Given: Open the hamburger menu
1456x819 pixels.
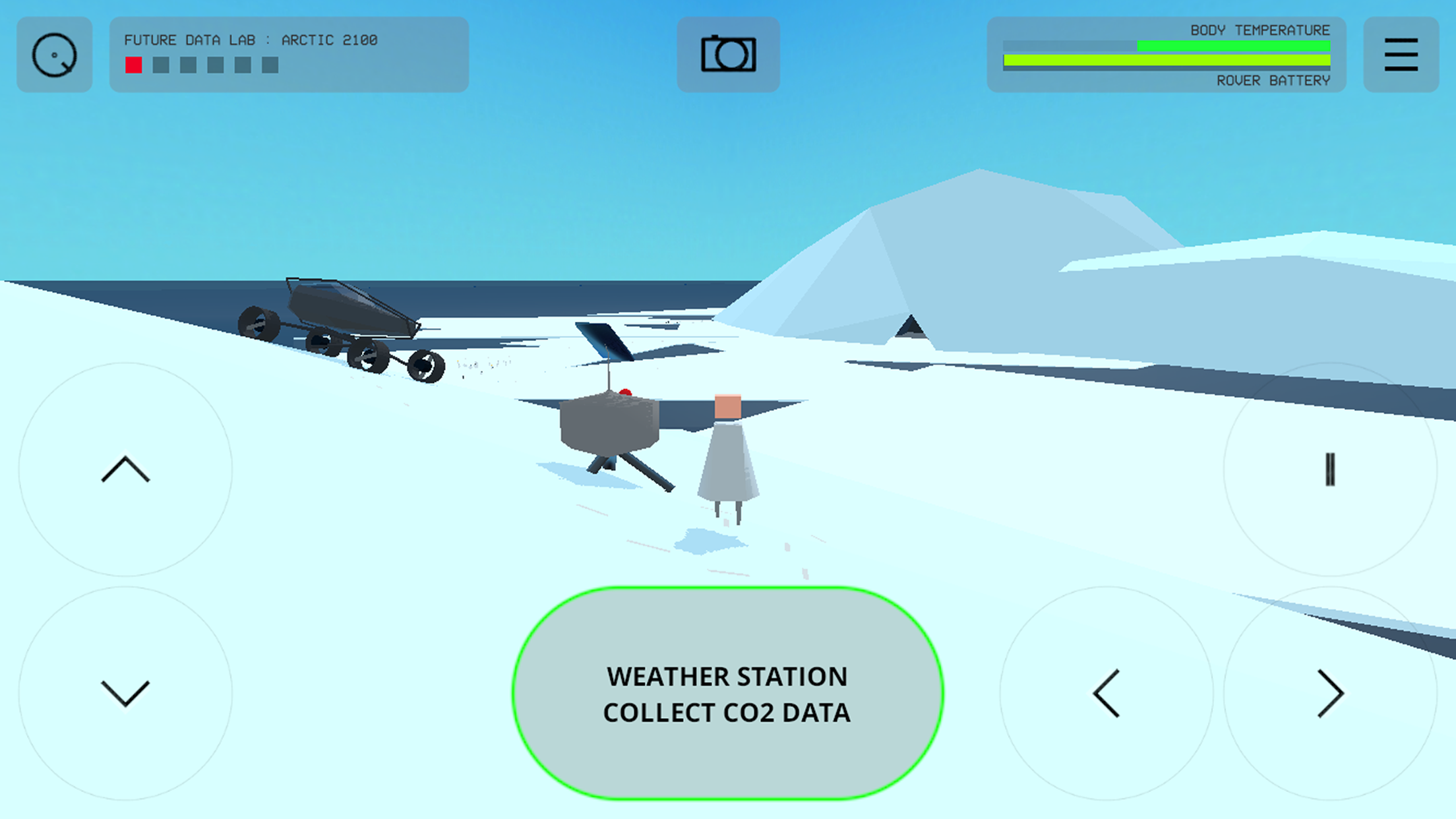Looking at the screenshot, I should 1401,54.
